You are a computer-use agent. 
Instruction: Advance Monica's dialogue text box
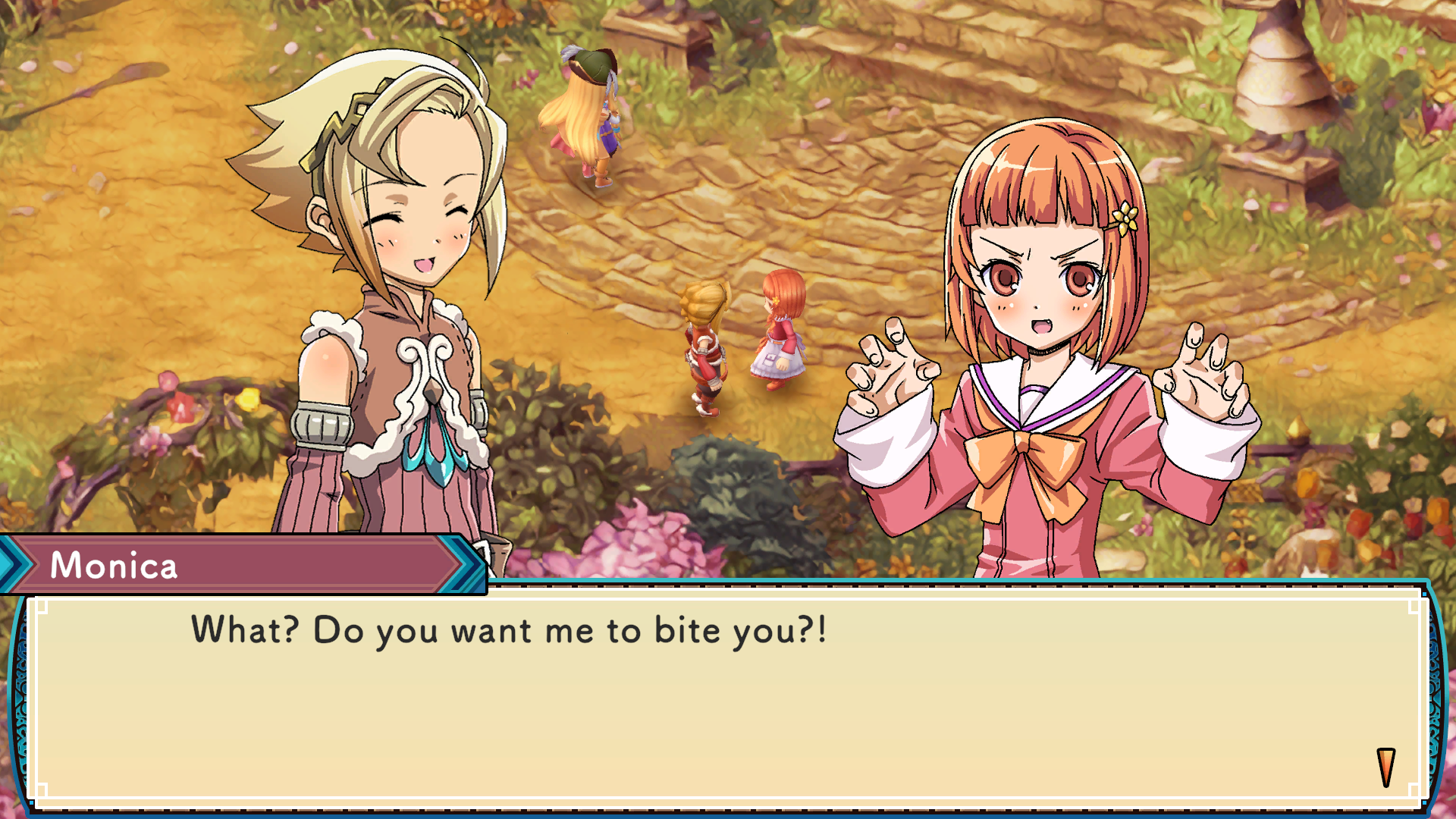click(x=728, y=698)
